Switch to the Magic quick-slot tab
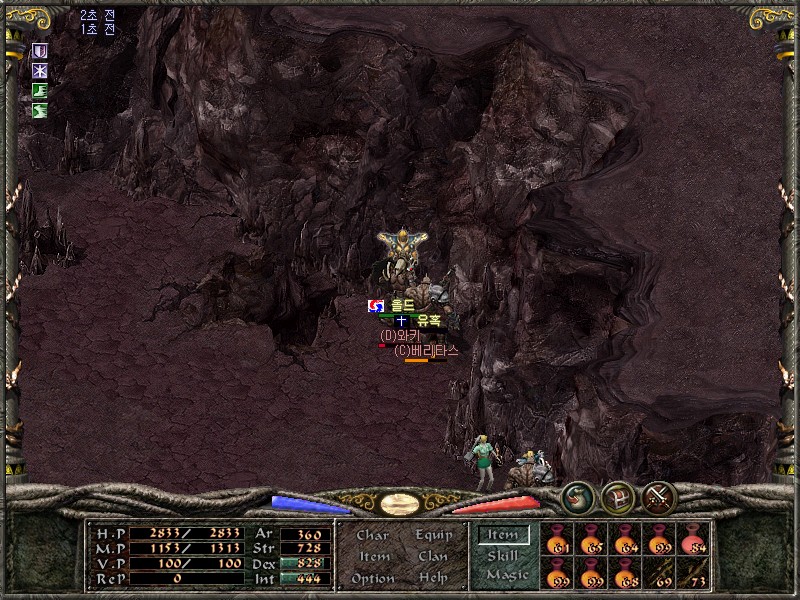Viewport: 800px width, 600px height. pyautogui.click(x=505, y=576)
